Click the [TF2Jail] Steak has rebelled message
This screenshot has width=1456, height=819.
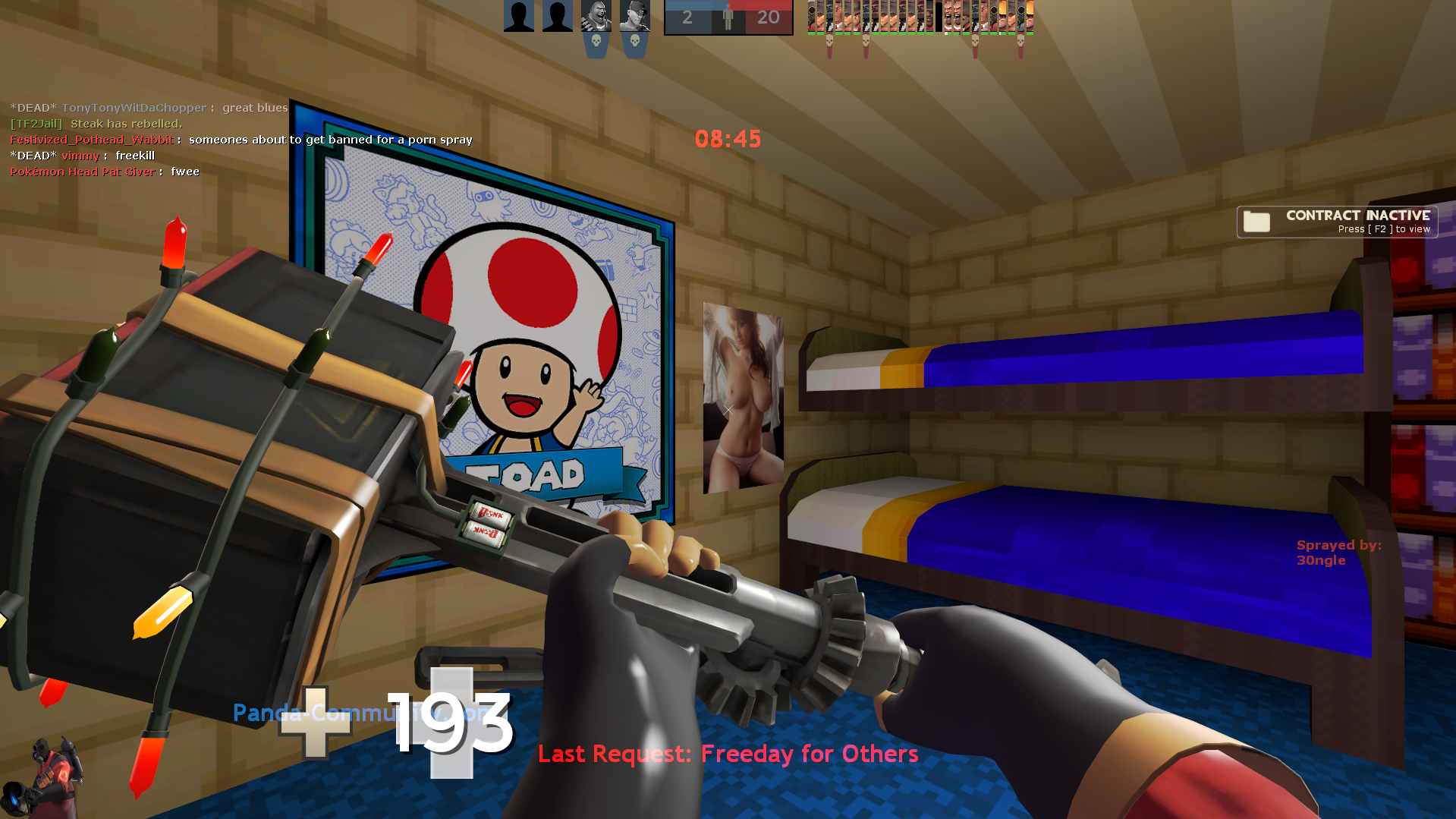click(x=96, y=123)
